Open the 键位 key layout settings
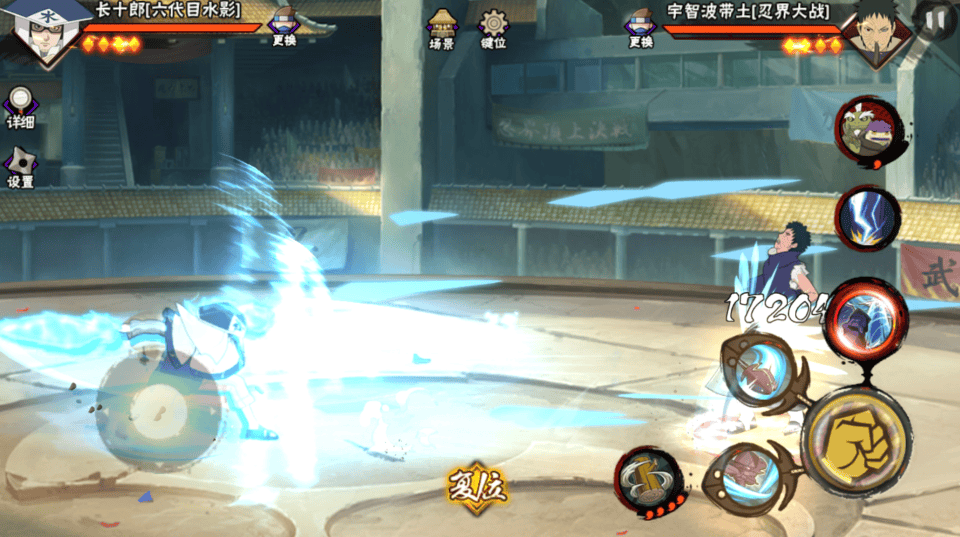Viewport: 960px width, 537px height. (493, 29)
